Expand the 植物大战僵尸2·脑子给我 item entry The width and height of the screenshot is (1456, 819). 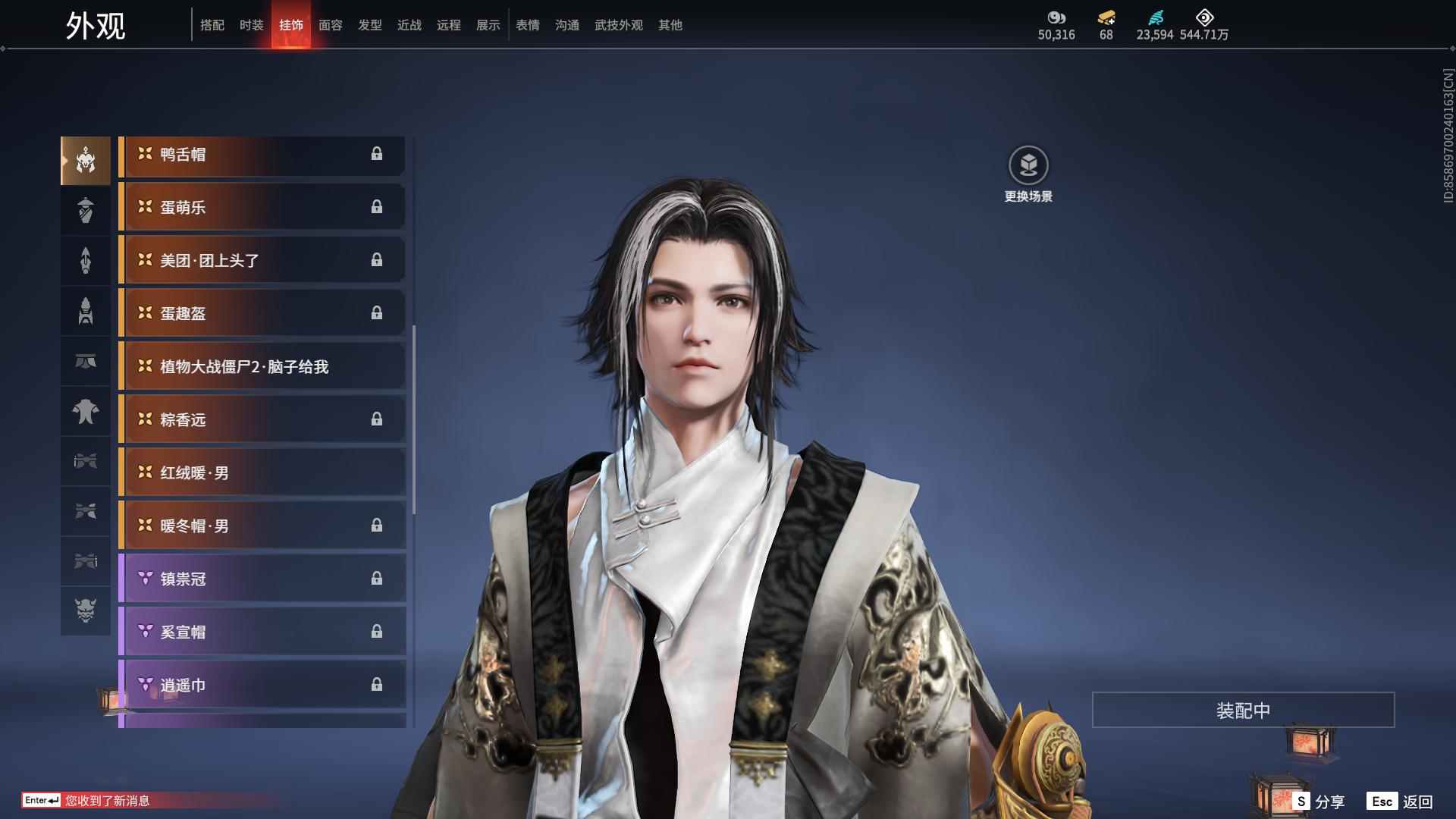point(262,366)
